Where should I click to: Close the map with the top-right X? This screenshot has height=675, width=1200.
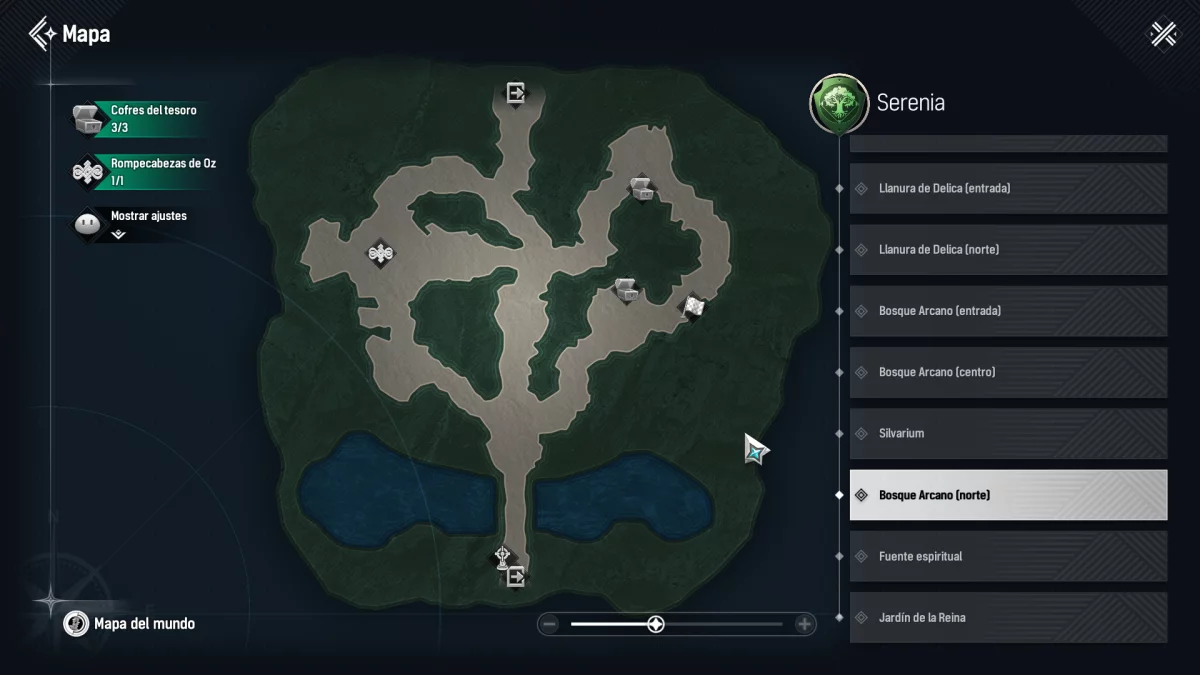[x=1163, y=34]
